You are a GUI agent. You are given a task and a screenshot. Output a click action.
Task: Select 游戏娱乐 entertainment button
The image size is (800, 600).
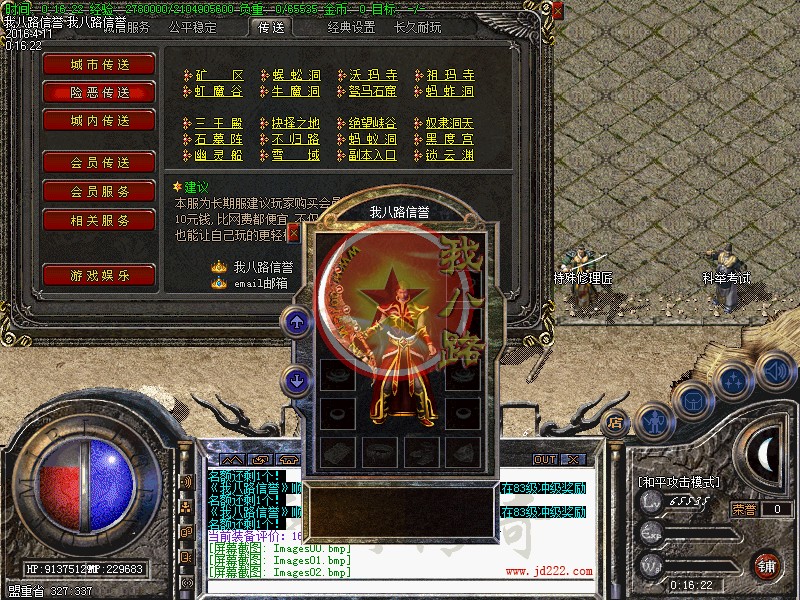99,275
